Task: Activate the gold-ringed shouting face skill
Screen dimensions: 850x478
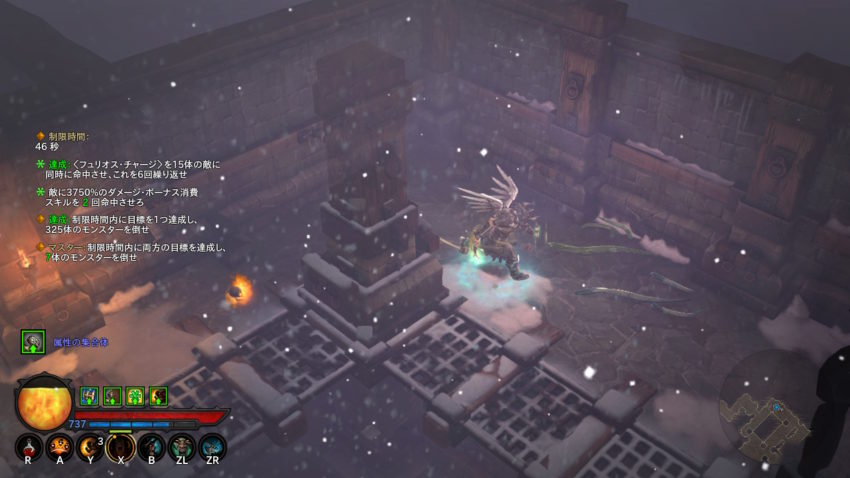Action: (121, 446)
